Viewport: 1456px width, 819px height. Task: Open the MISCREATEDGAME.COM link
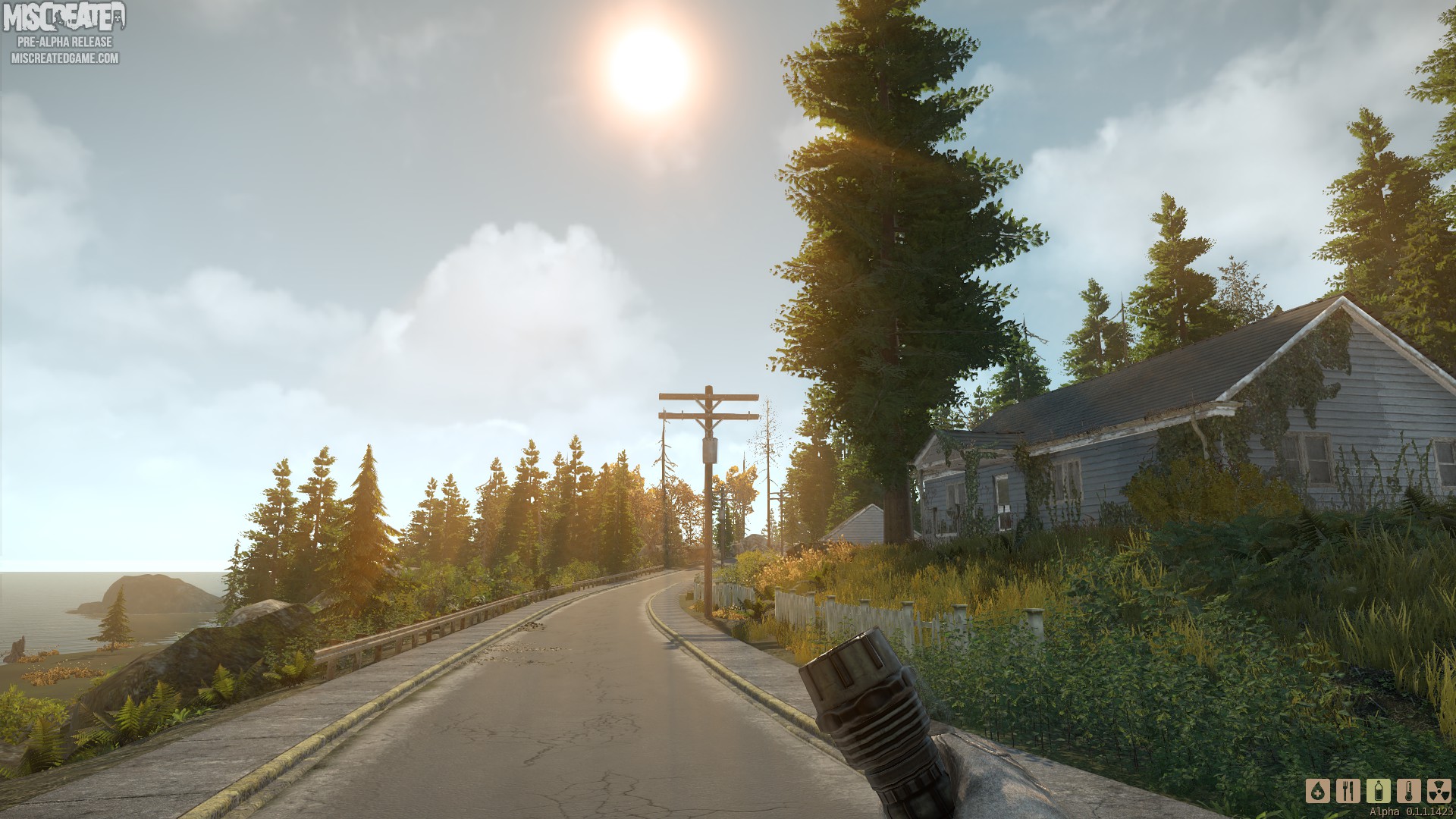coord(64,56)
